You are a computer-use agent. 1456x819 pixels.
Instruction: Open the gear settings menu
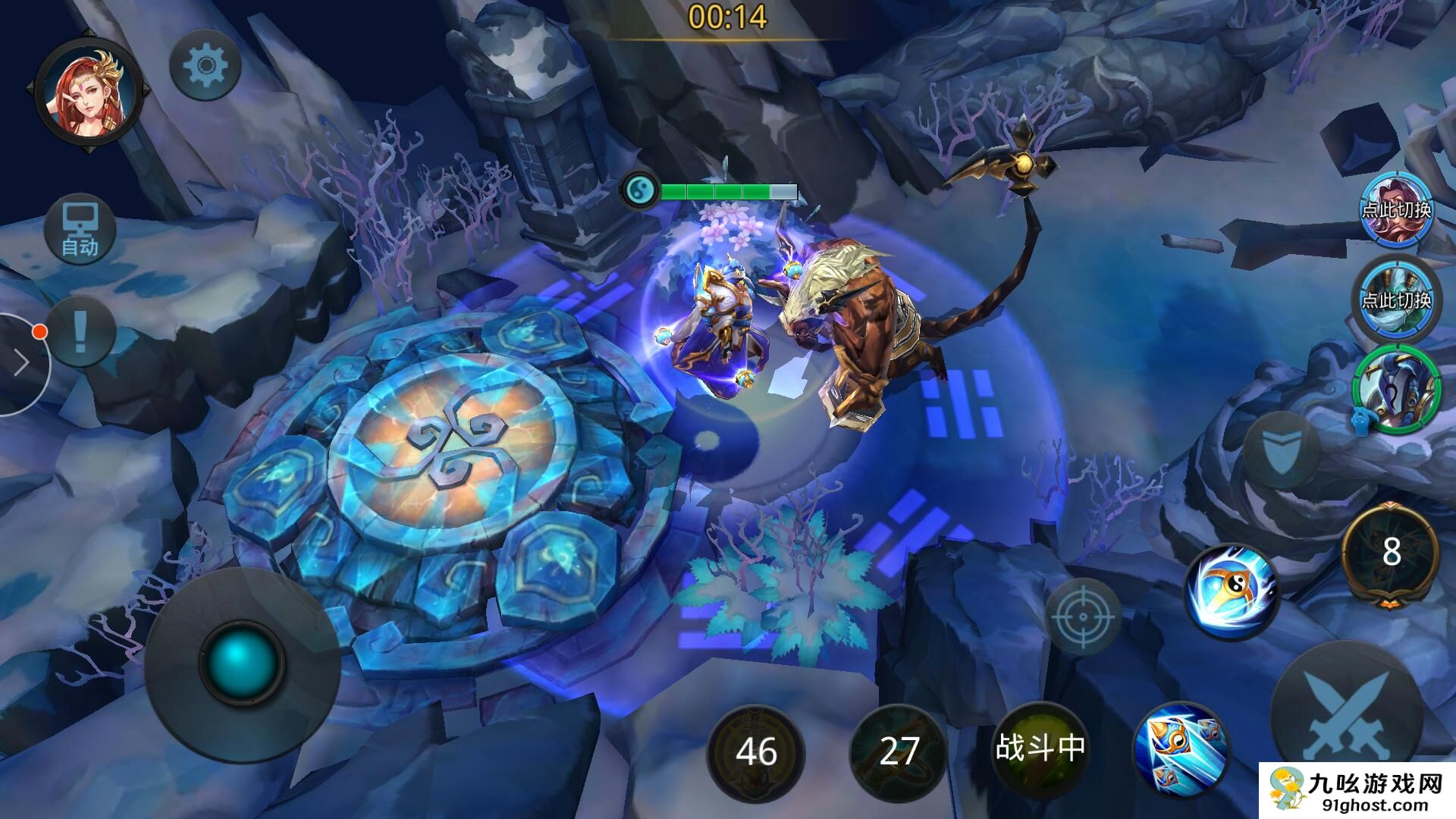pos(205,67)
